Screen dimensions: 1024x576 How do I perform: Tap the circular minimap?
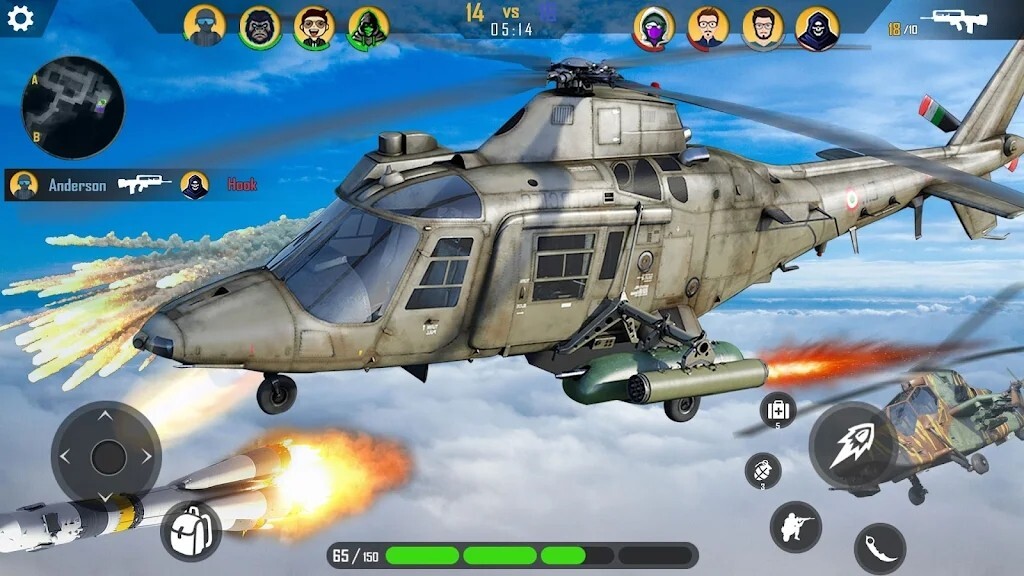point(73,108)
